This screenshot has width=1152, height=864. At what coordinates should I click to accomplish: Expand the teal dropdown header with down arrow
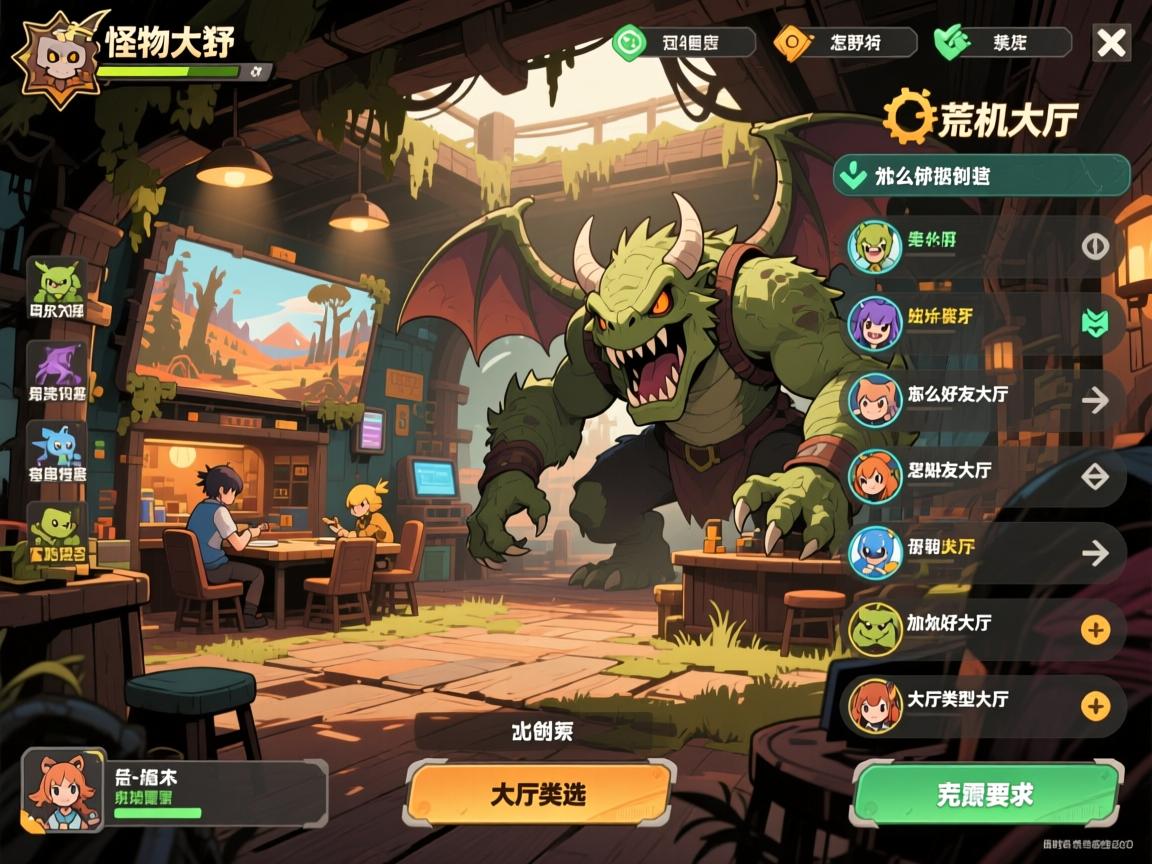981,176
